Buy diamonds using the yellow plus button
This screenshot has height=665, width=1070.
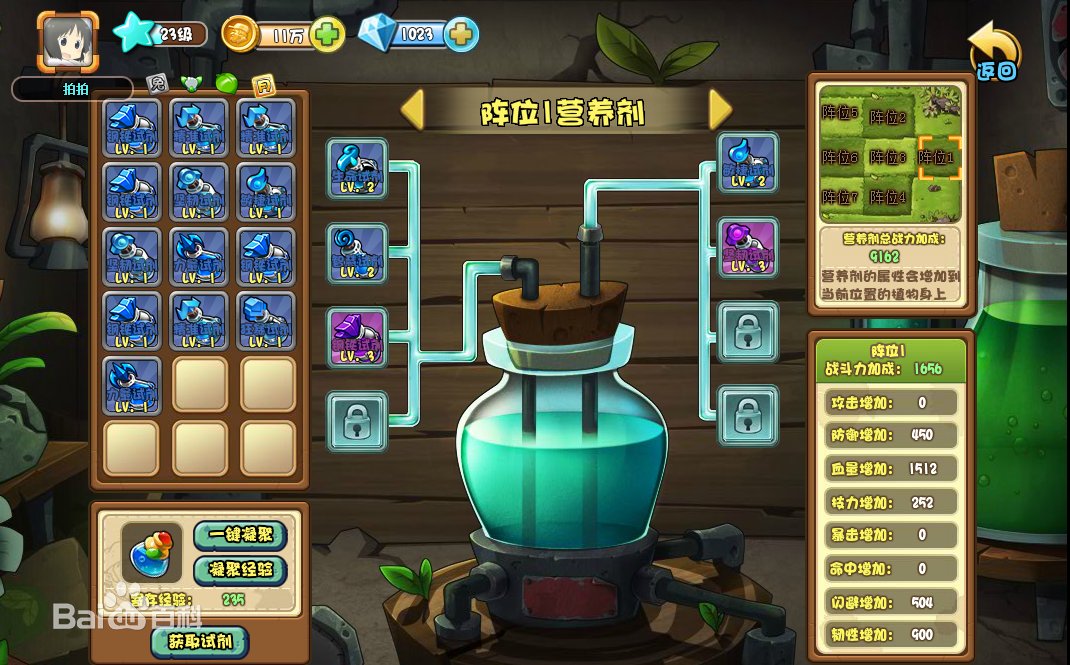coord(460,35)
